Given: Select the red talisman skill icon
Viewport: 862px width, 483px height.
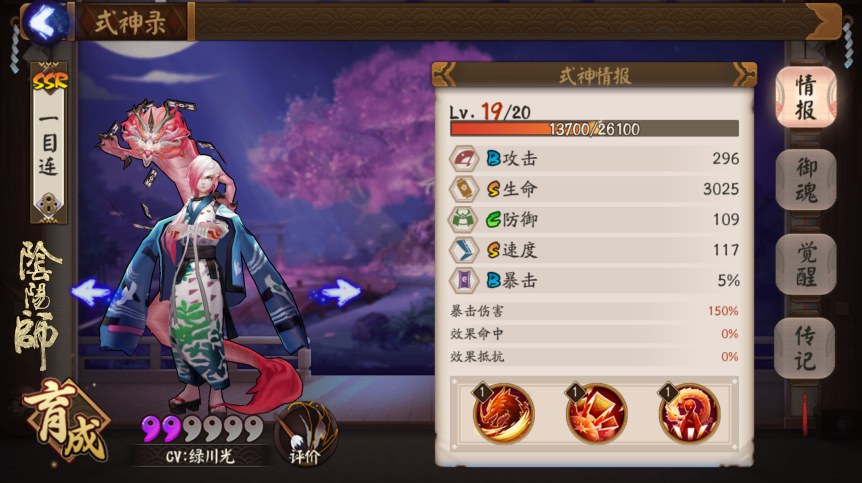Looking at the screenshot, I should [596, 413].
